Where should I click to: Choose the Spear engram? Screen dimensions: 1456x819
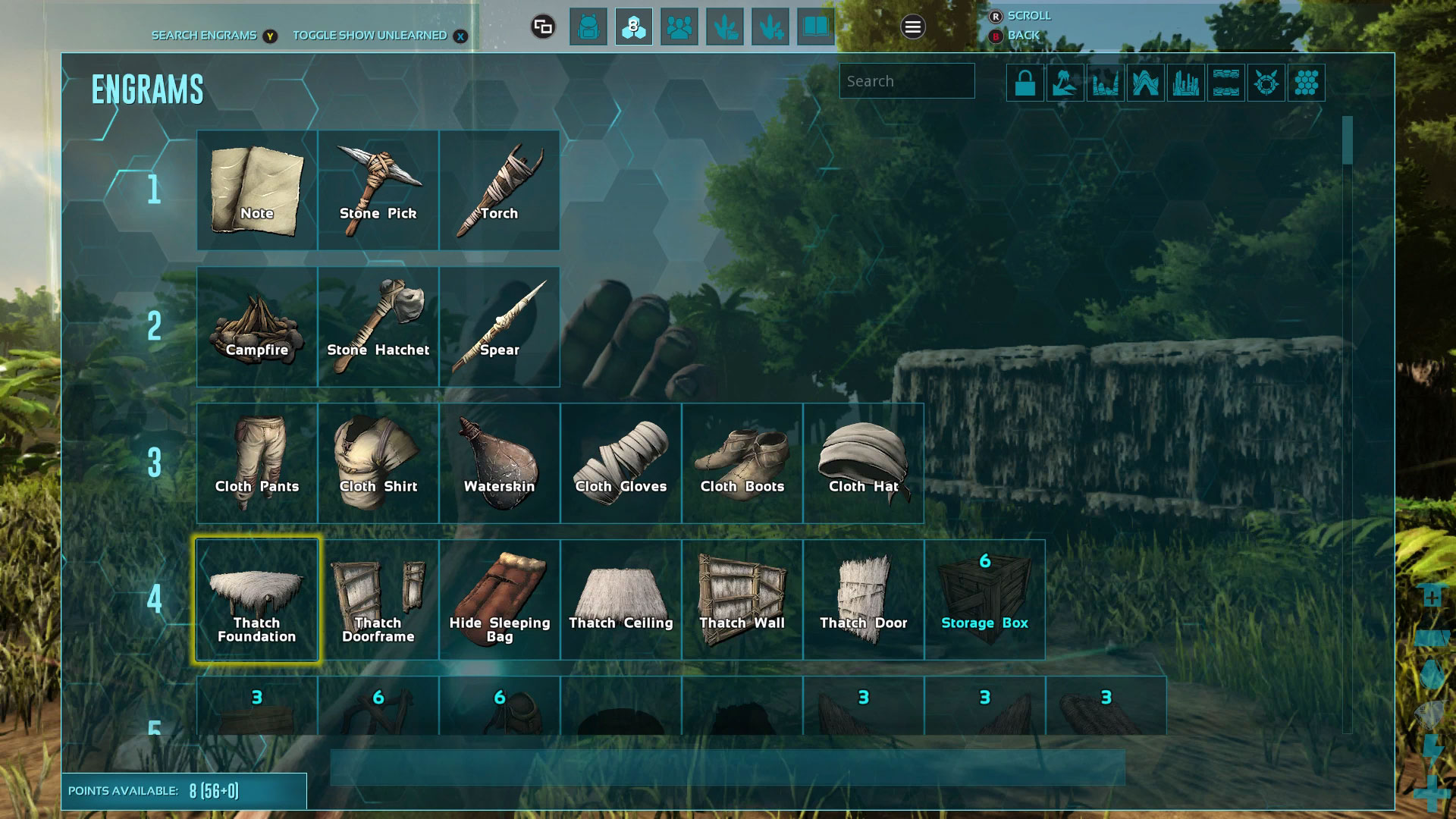click(x=499, y=326)
